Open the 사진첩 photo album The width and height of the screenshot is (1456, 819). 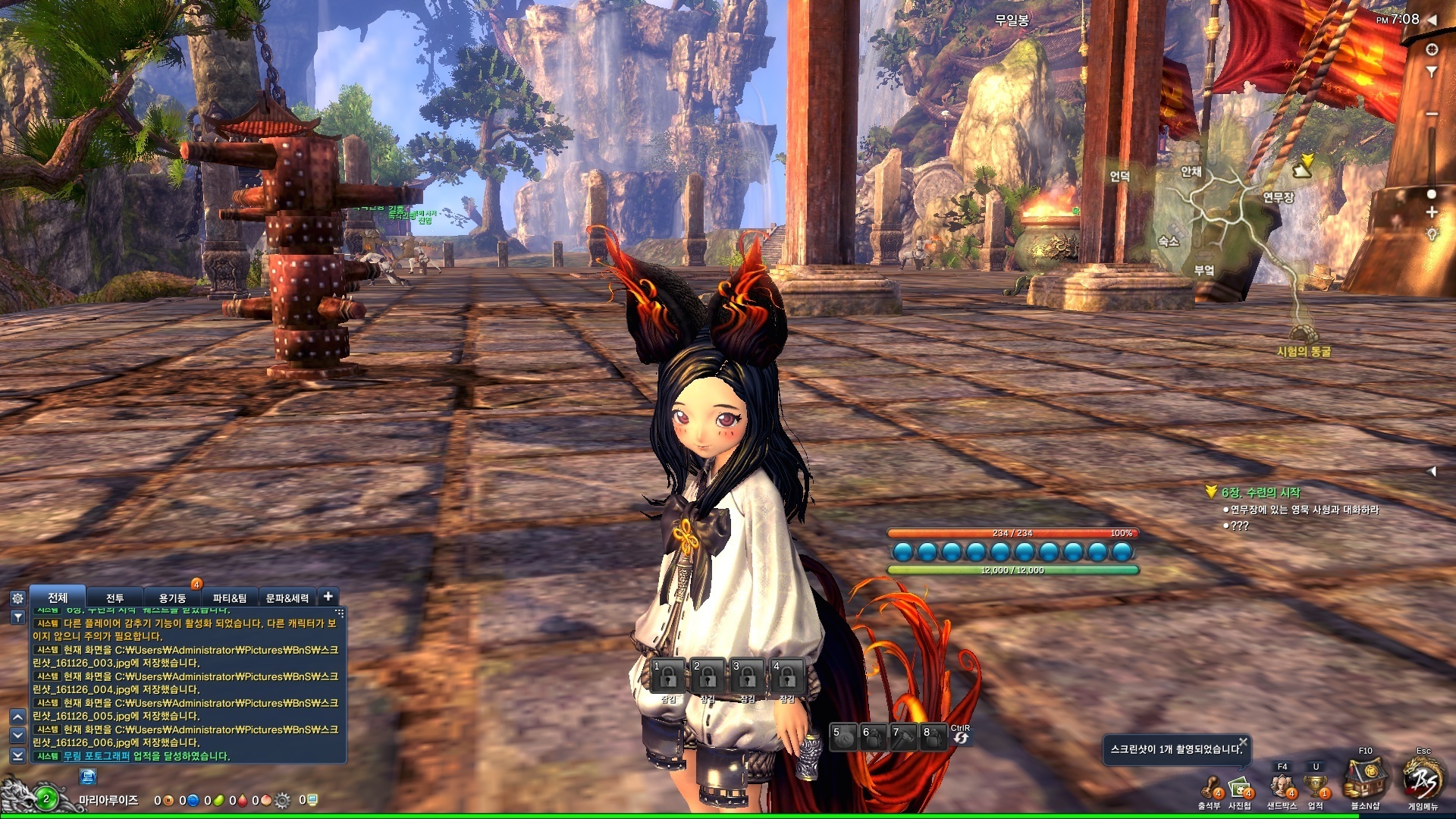[x=1240, y=789]
